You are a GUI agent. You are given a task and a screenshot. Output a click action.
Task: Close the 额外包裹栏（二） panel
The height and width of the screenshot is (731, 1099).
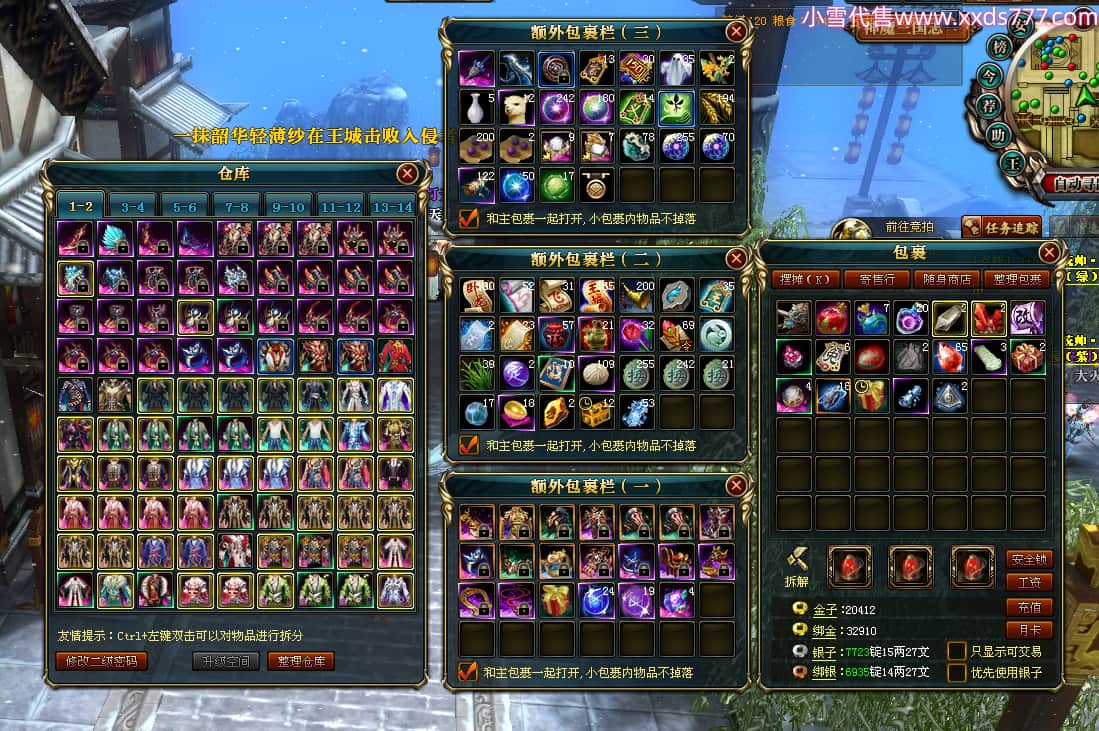(x=736, y=259)
